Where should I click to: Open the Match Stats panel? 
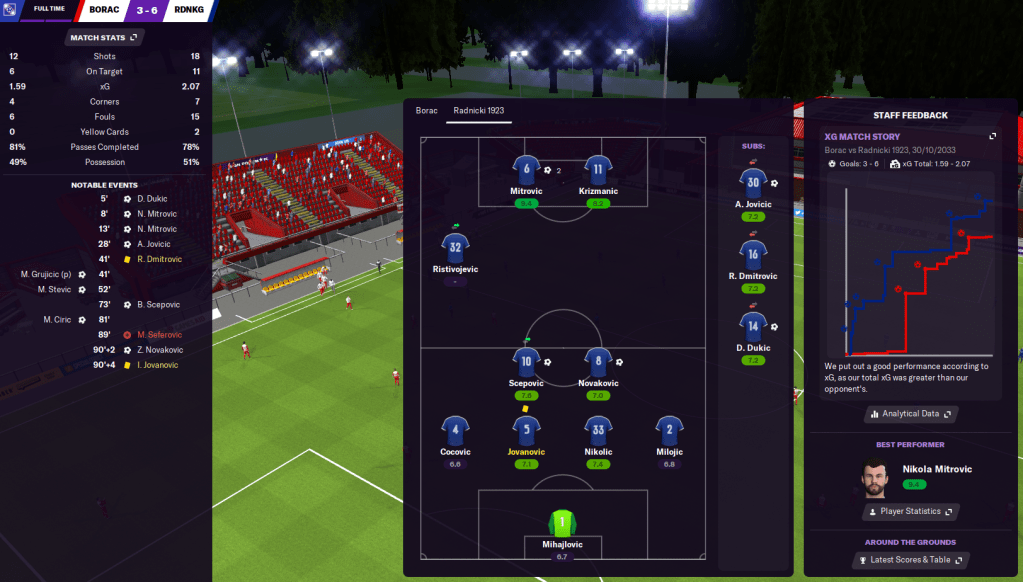click(x=104, y=38)
